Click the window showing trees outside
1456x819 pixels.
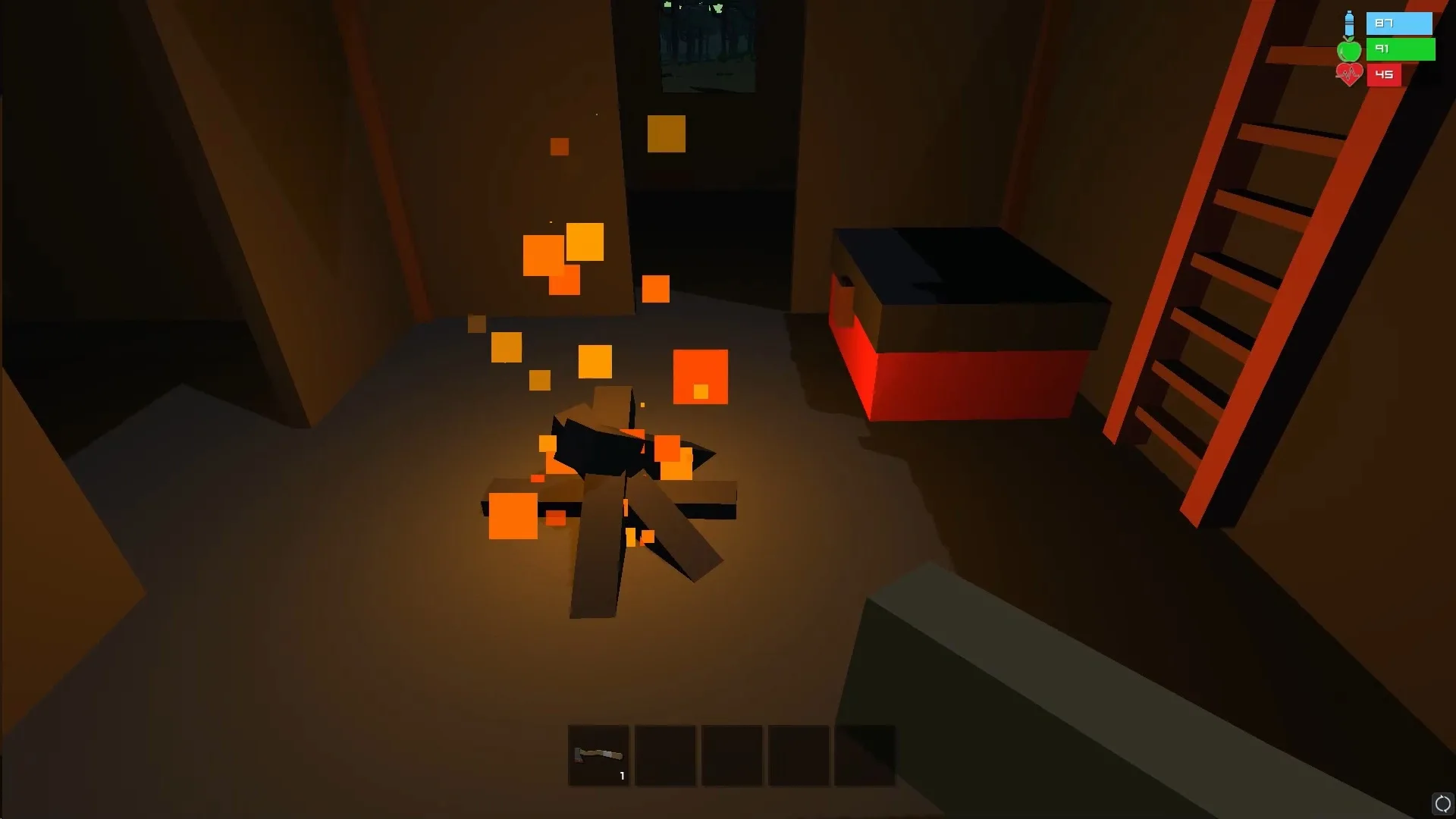coord(708,47)
